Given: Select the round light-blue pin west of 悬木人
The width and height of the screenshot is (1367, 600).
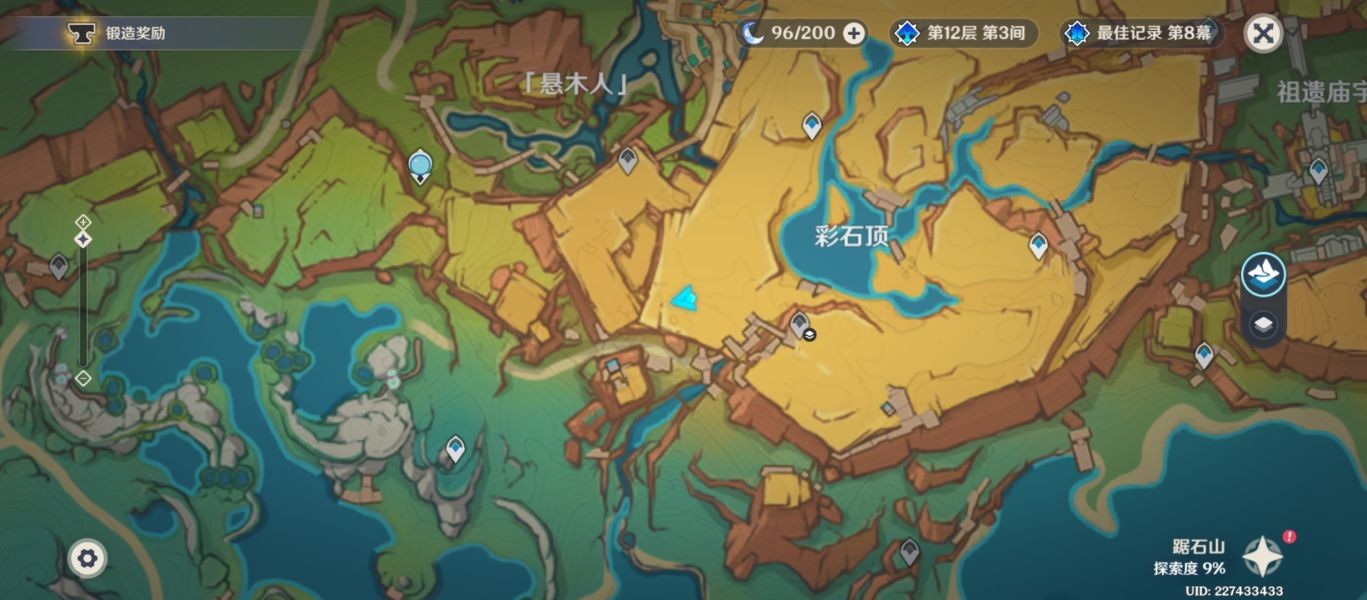Looking at the screenshot, I should (x=420, y=164).
